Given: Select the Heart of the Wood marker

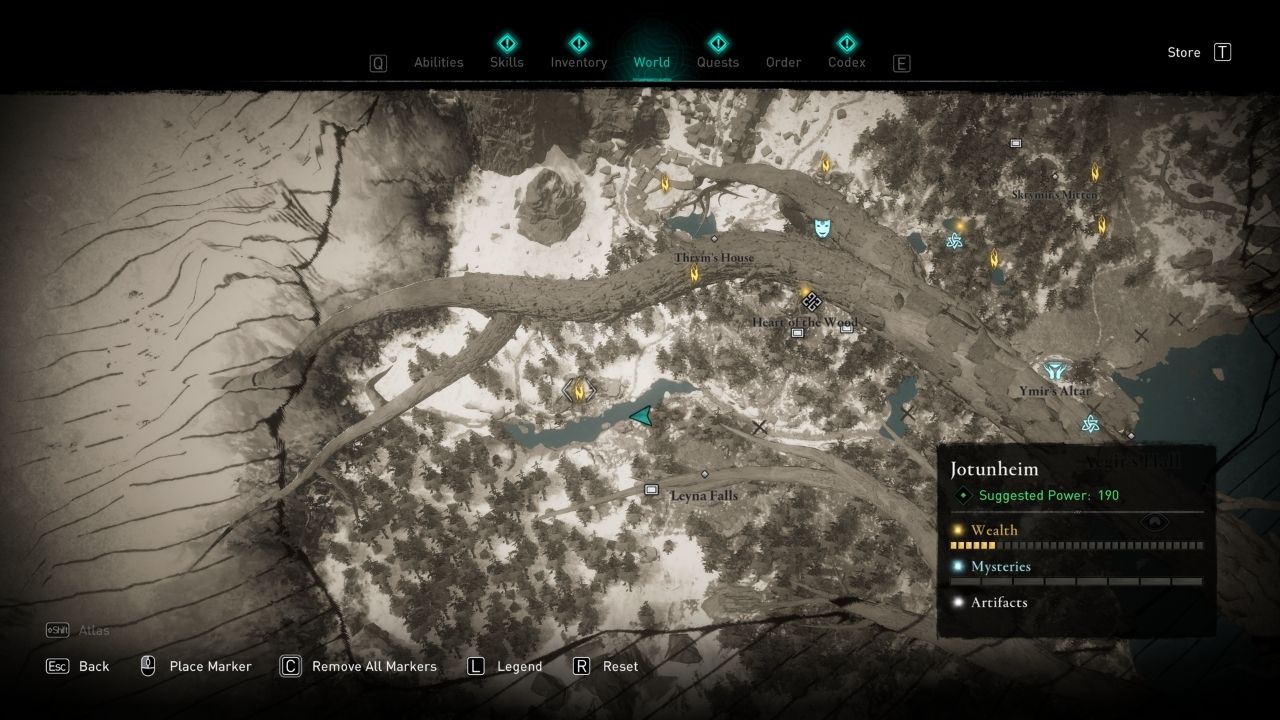Looking at the screenshot, I should [812, 300].
